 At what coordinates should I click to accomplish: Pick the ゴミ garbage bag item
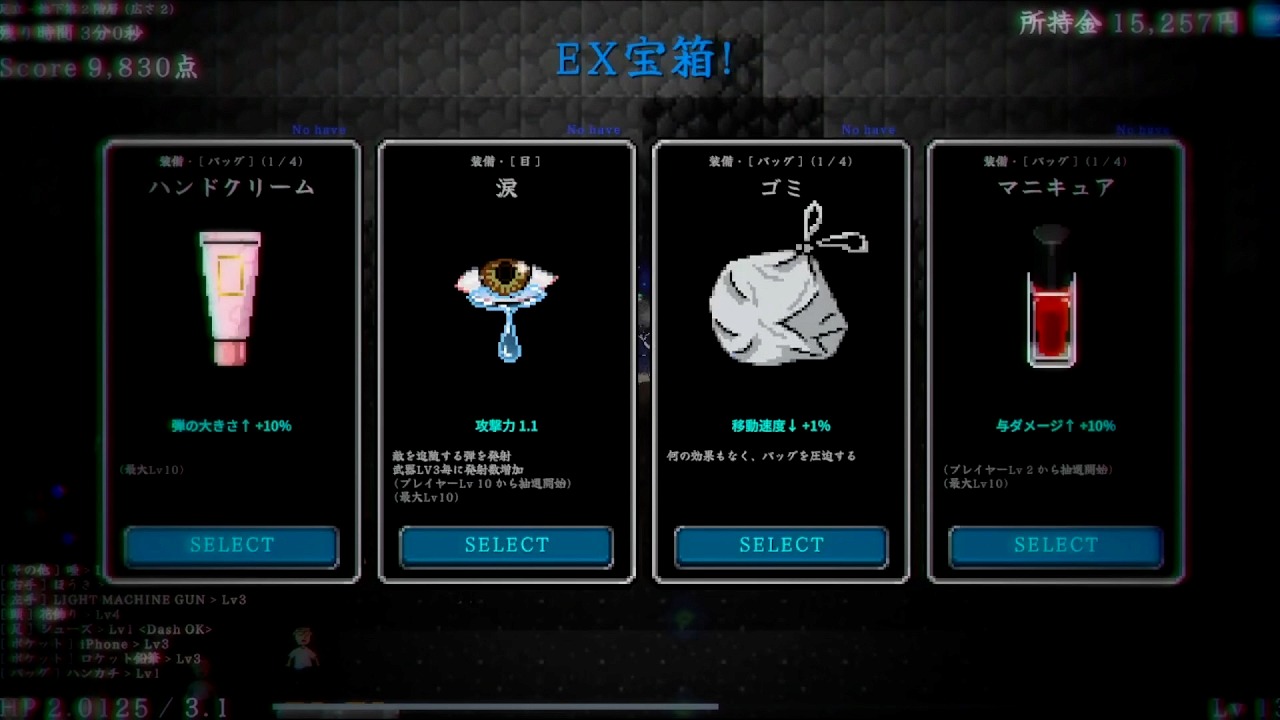[x=781, y=546]
